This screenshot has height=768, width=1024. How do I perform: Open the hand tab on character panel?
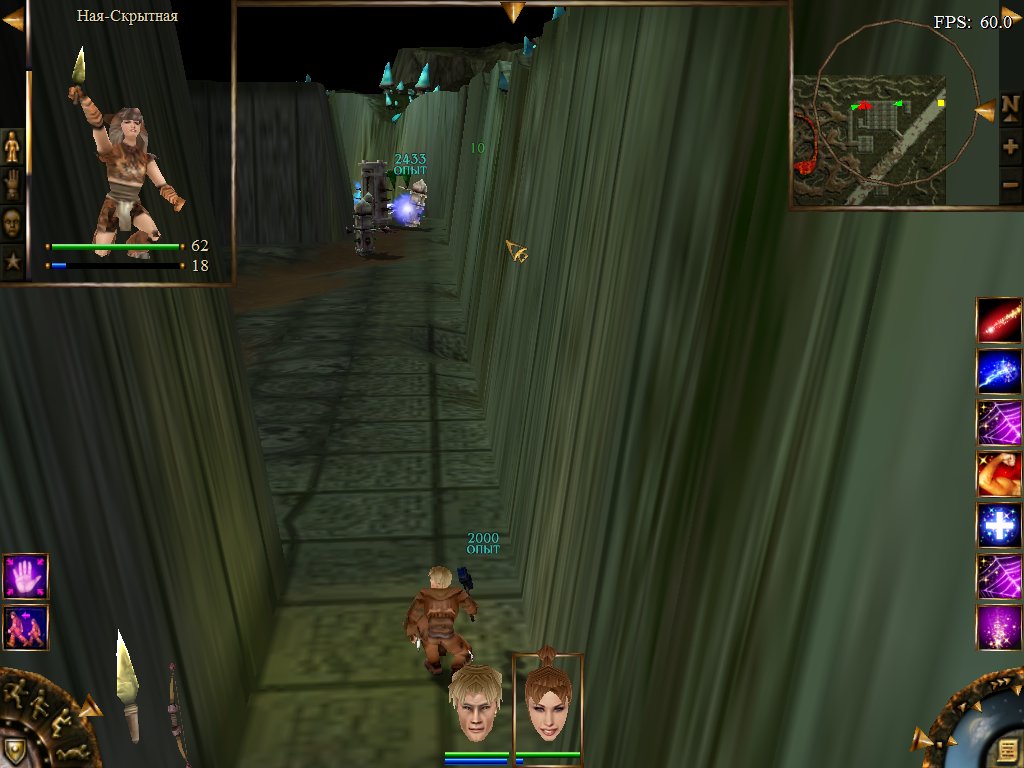(12, 185)
